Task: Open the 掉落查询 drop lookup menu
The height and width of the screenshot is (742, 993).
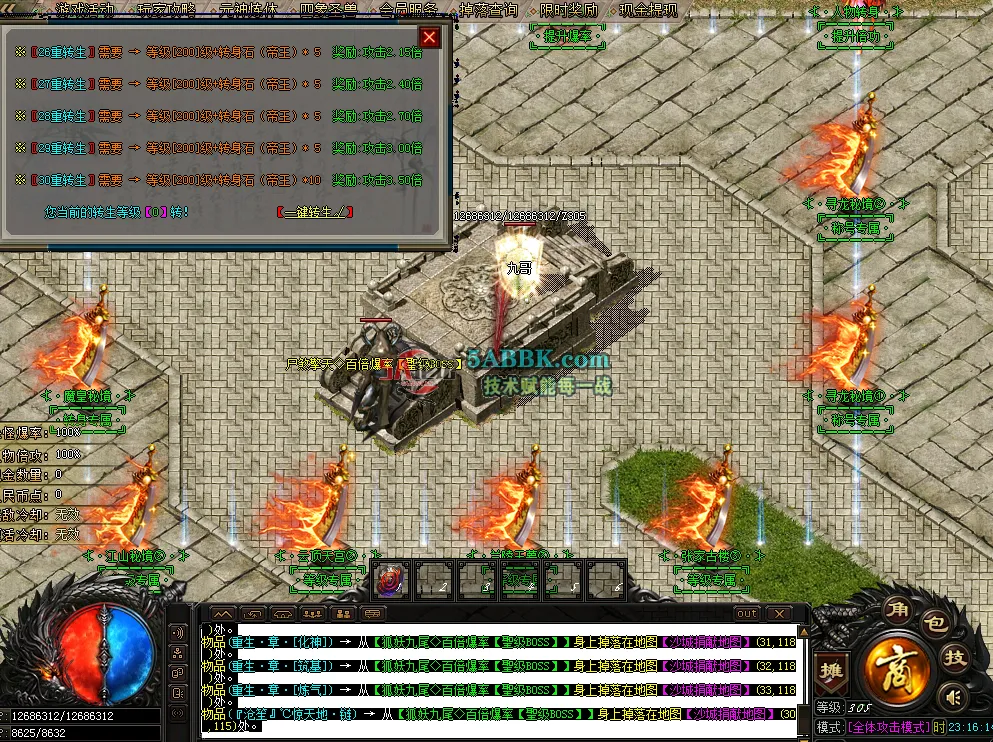Action: (488, 10)
